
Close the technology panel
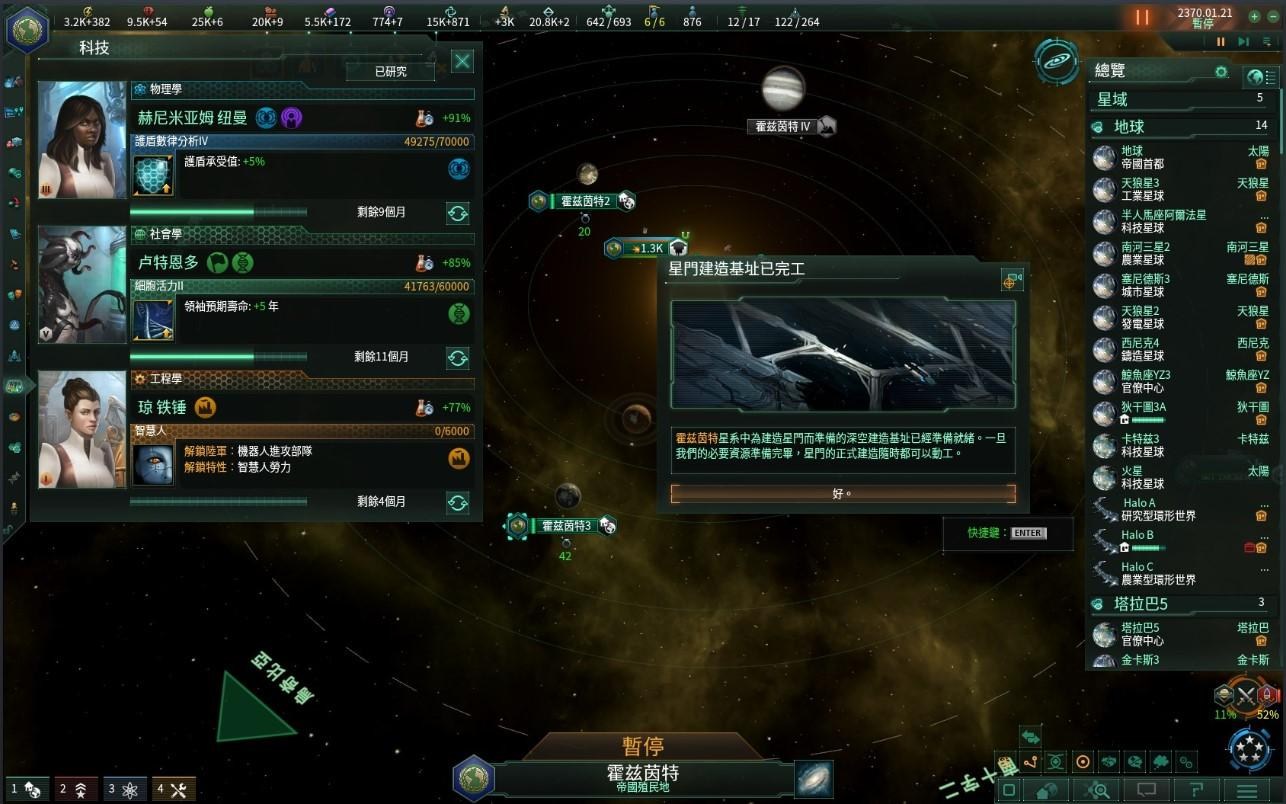click(x=462, y=62)
